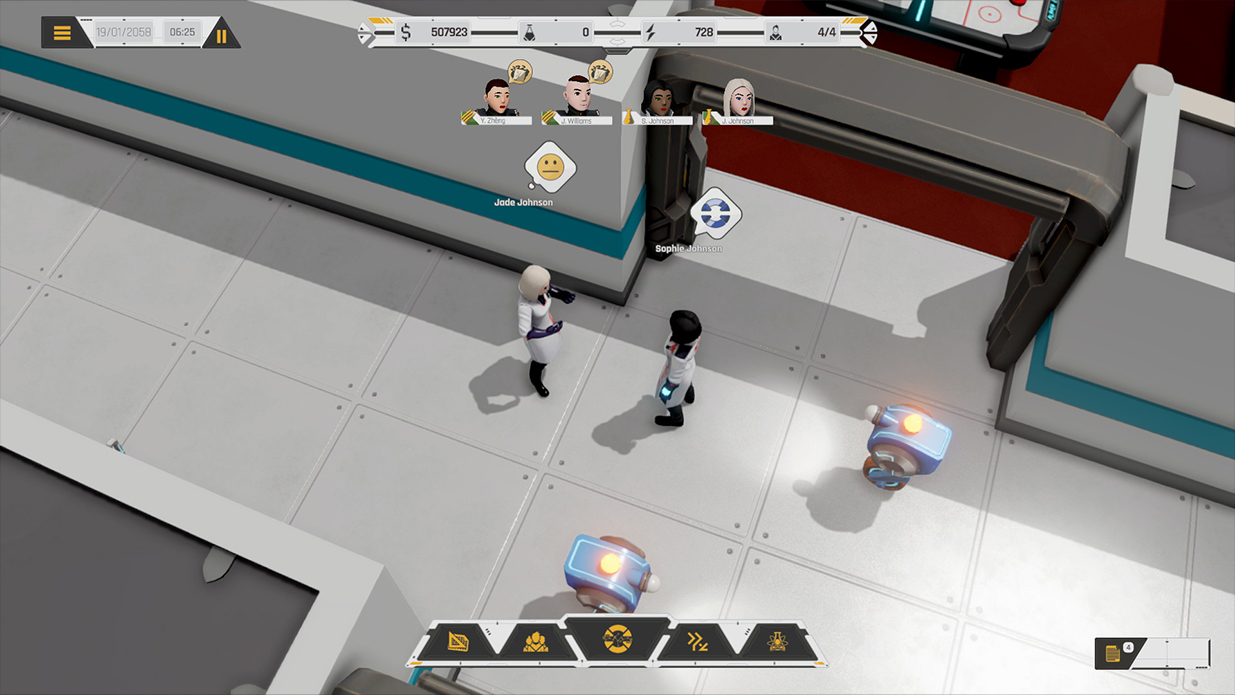Activate the central circular station icon
1235x695 pixels.
click(617, 638)
